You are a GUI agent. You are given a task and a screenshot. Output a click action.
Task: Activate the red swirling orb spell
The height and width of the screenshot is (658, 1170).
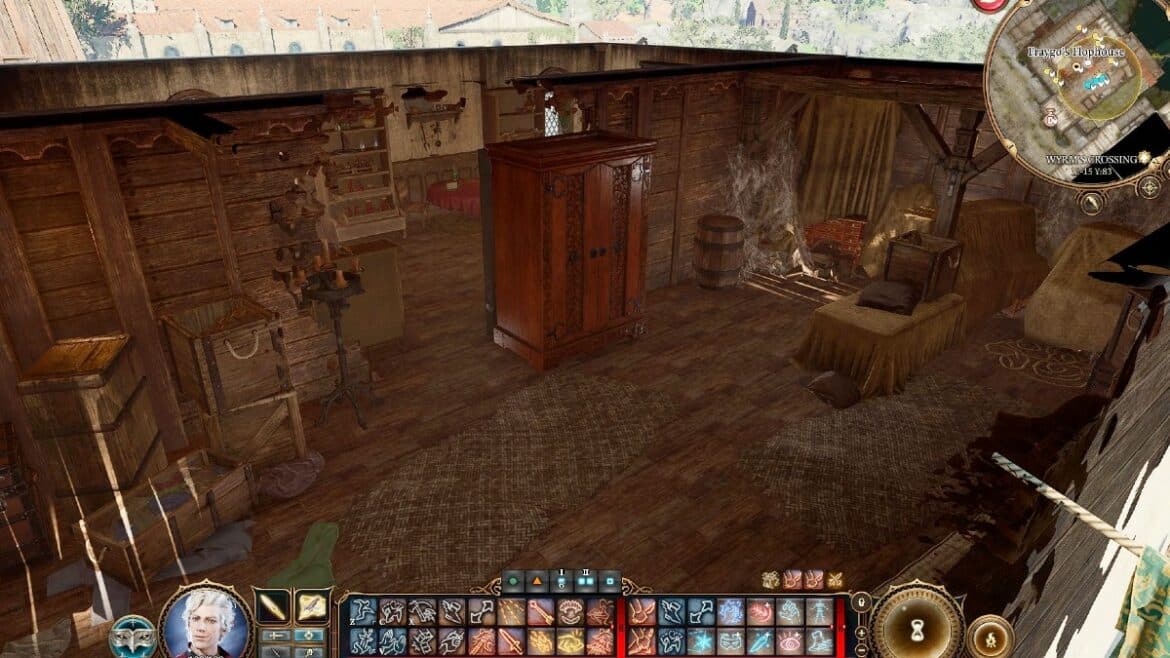(760, 611)
